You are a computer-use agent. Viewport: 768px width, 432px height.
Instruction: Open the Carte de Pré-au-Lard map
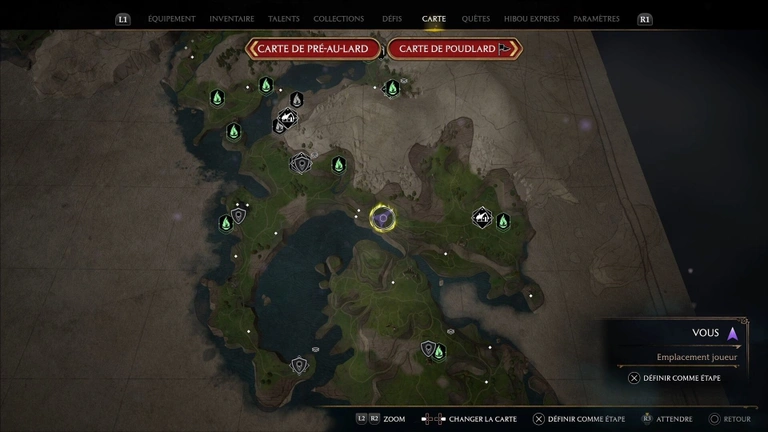315,49
